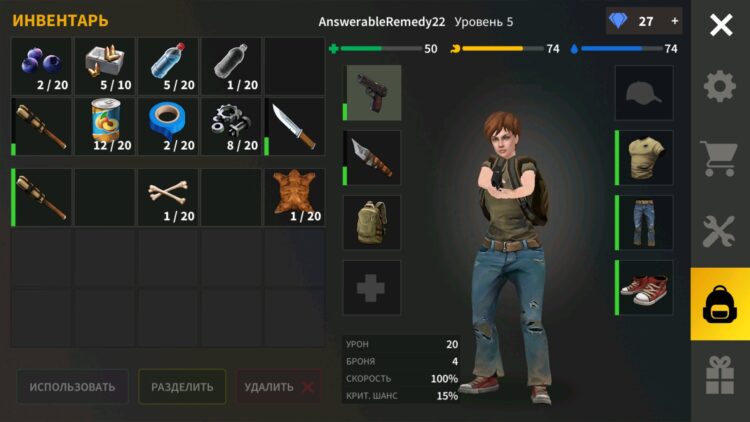Screen dimensions: 750x422
Task: Select the ammo box slot
Action: (x=105, y=67)
